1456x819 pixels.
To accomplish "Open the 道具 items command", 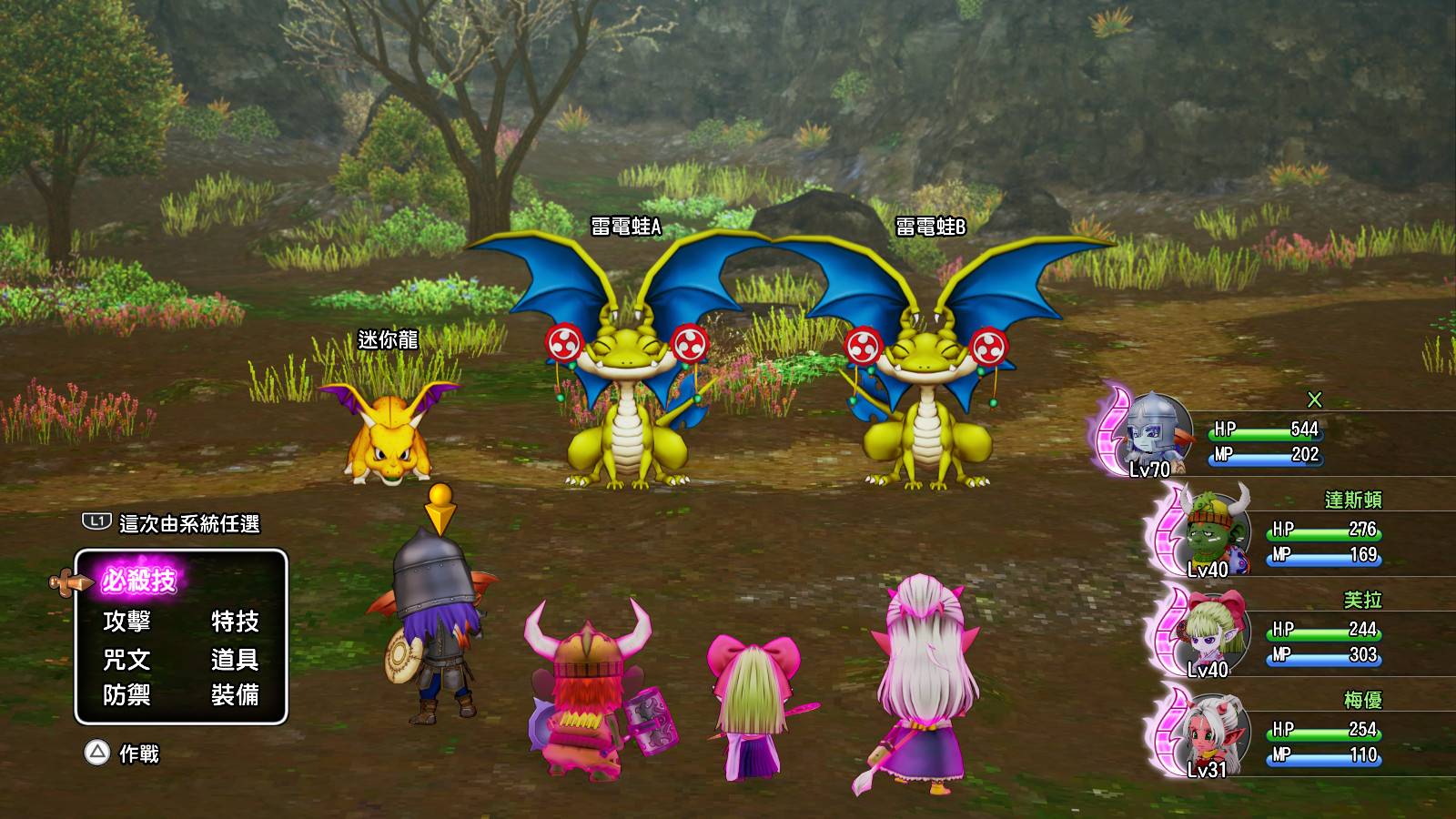I will 235,659.
